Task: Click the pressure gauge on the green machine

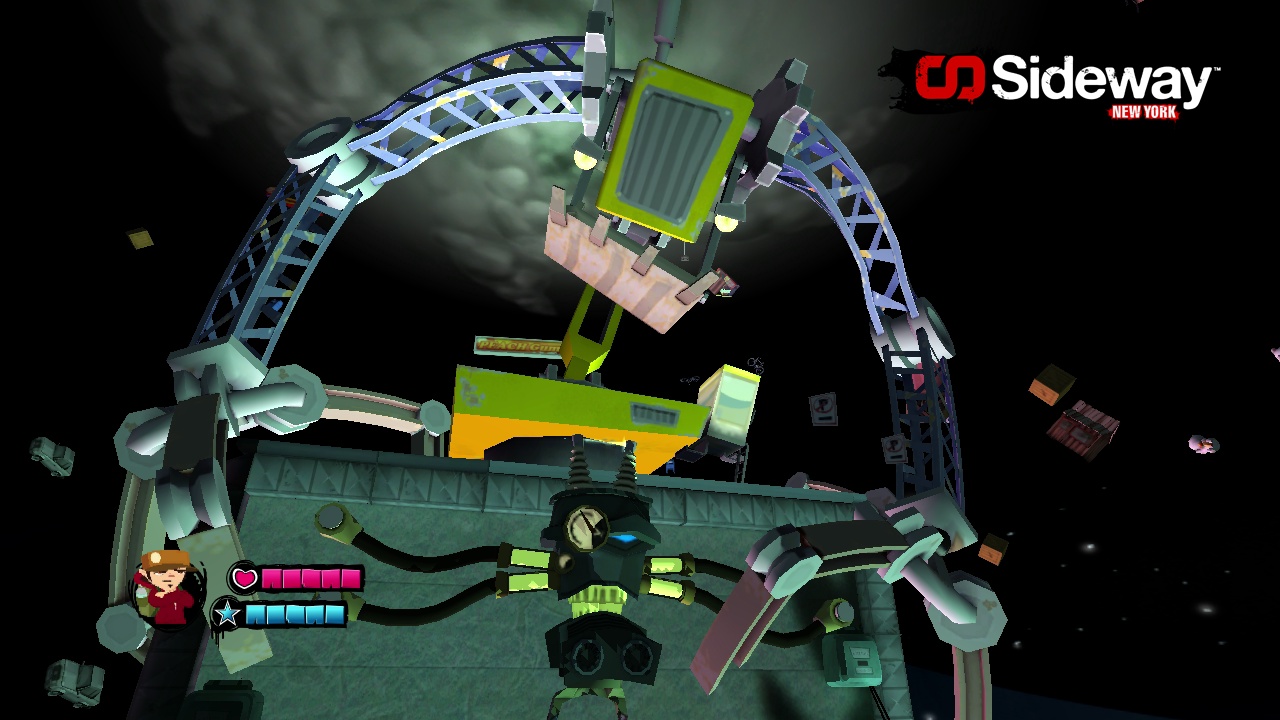Action: point(588,528)
